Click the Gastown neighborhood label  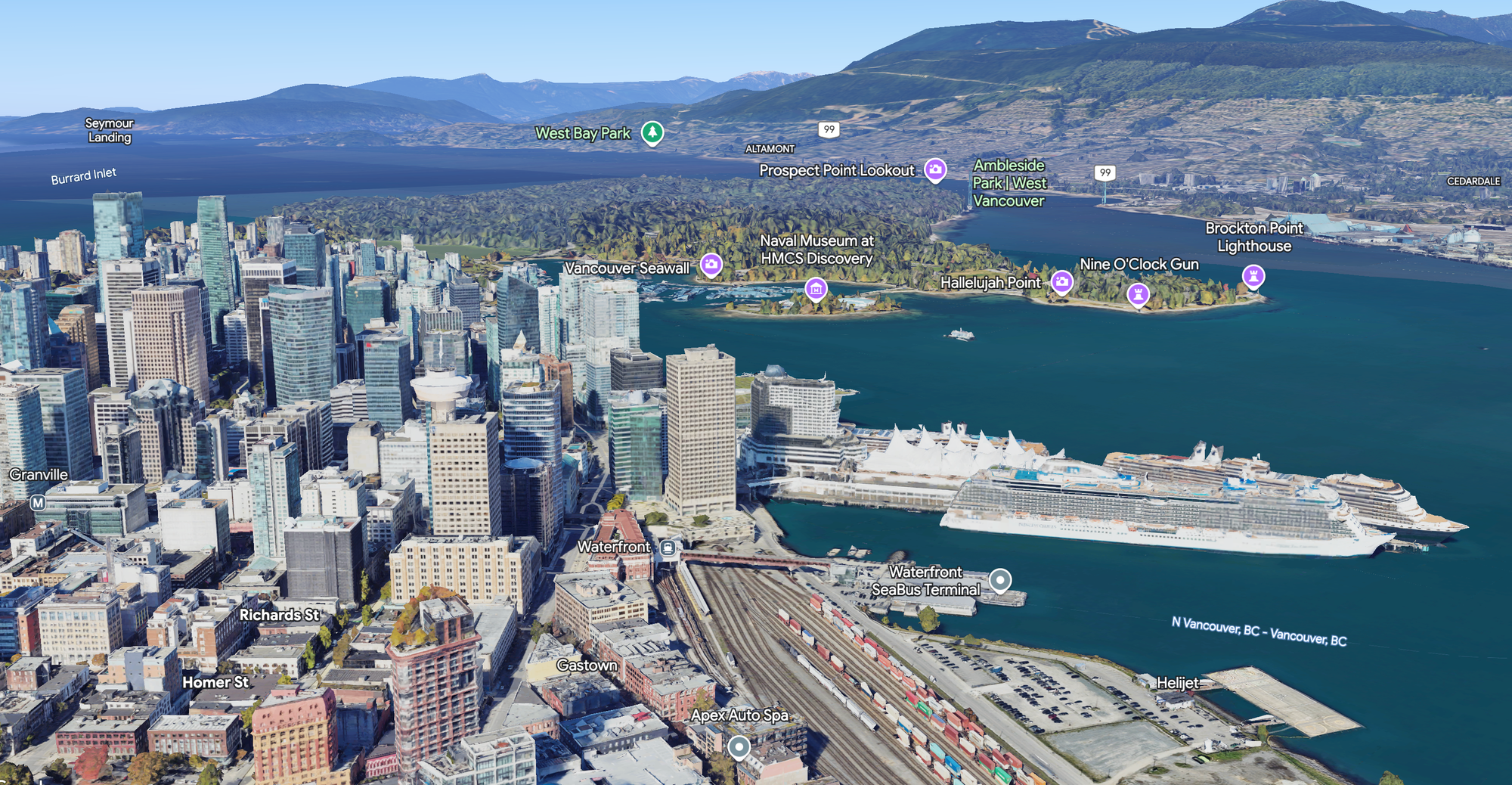(587, 665)
